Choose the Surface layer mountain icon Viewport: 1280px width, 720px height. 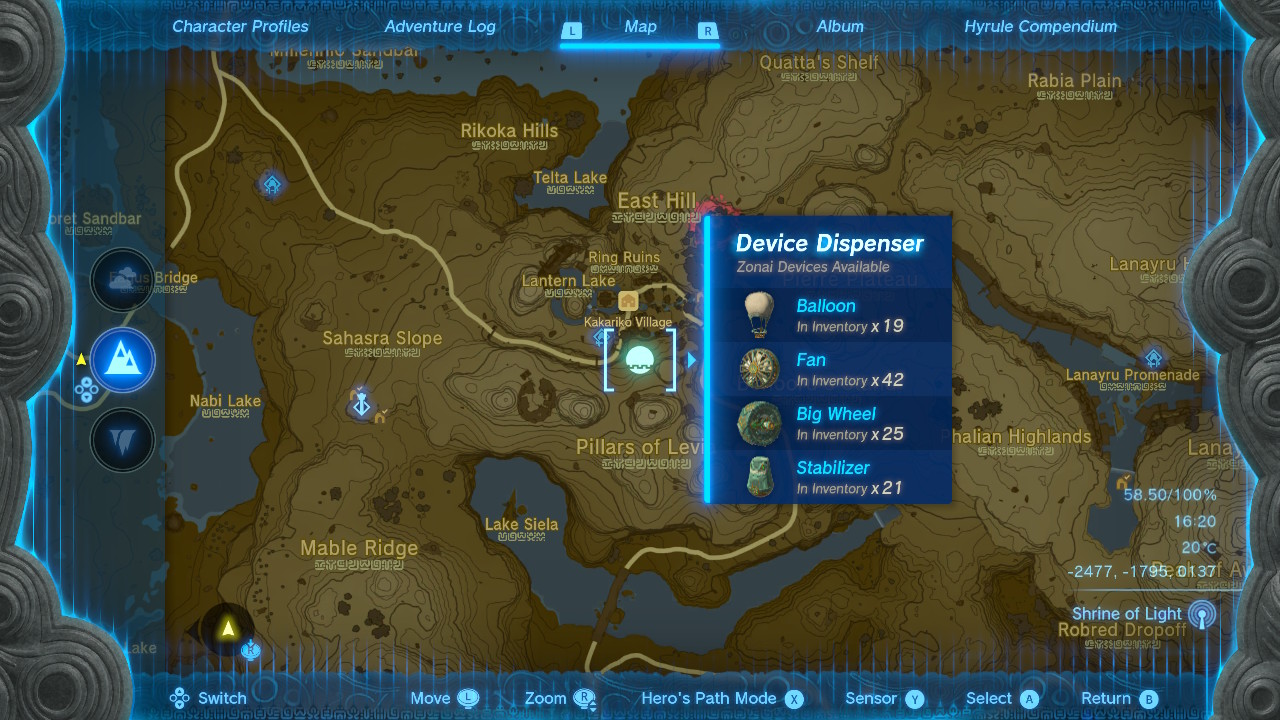tap(122, 360)
